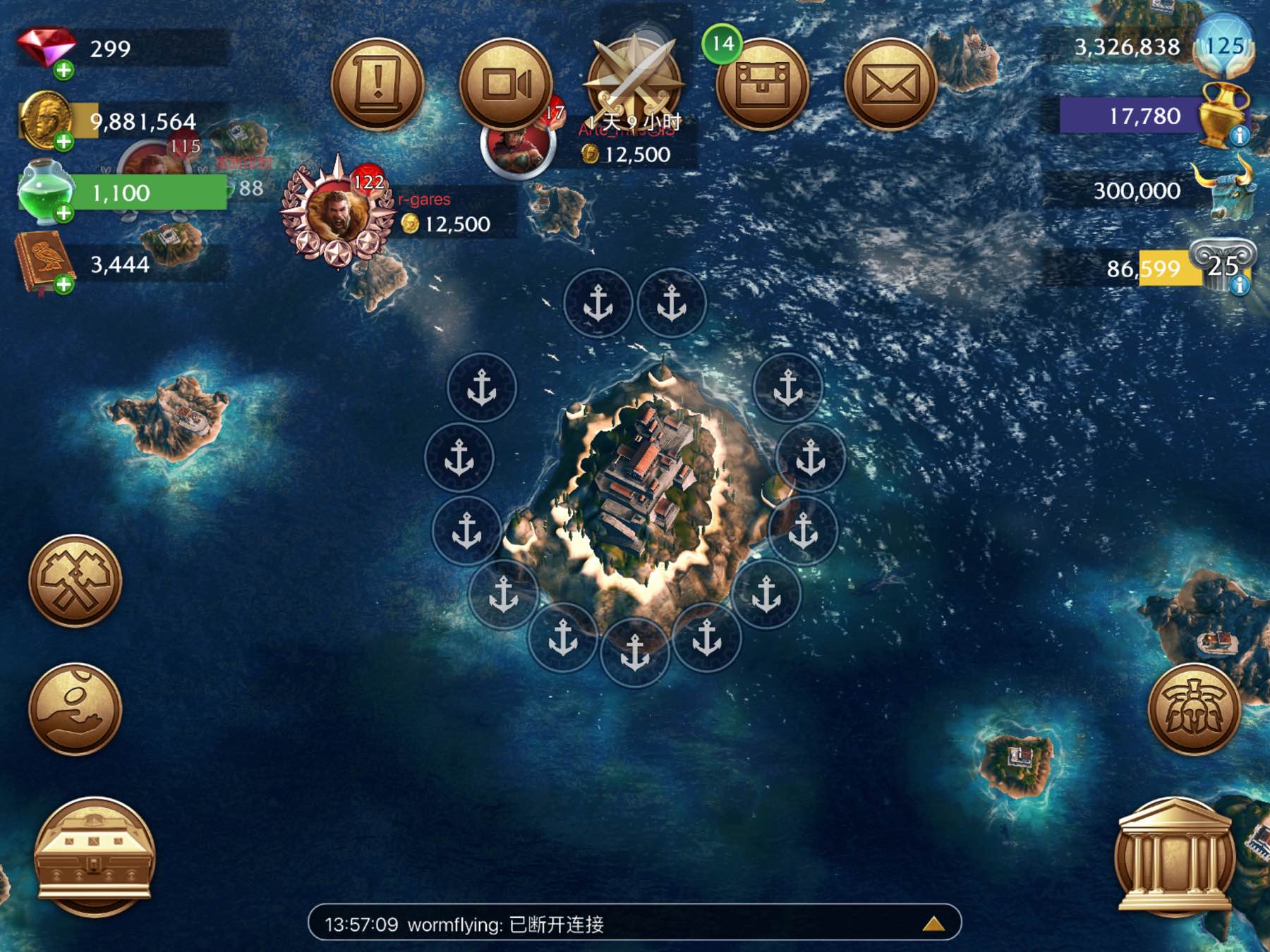Screen dimensions: 1270x952
Task: Open the exclamation scroll quest button
Action: pos(377,85)
